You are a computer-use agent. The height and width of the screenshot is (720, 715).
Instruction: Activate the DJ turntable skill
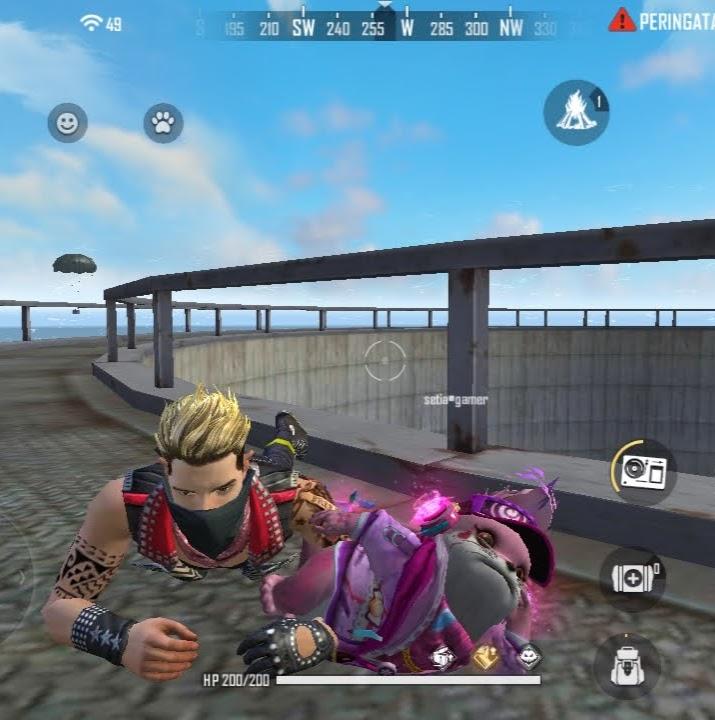tap(643, 471)
